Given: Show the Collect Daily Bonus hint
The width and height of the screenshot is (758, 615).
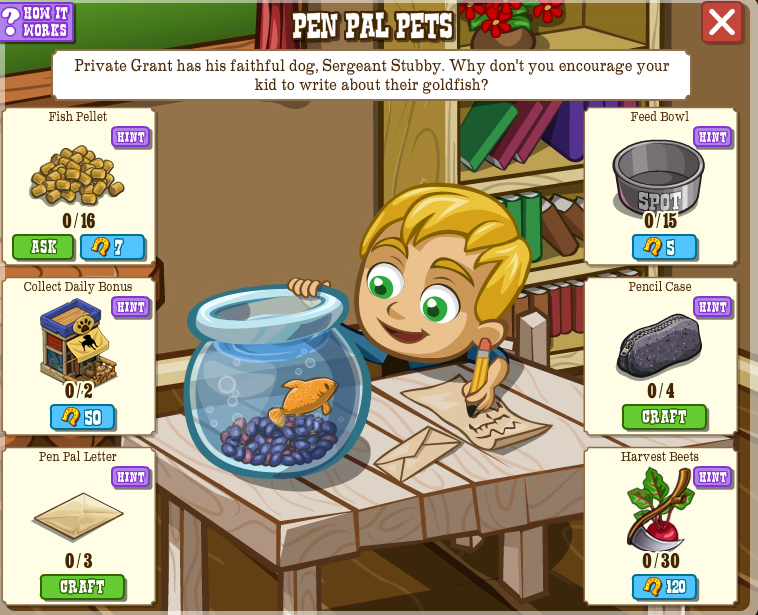Looking at the screenshot, I should (130, 307).
